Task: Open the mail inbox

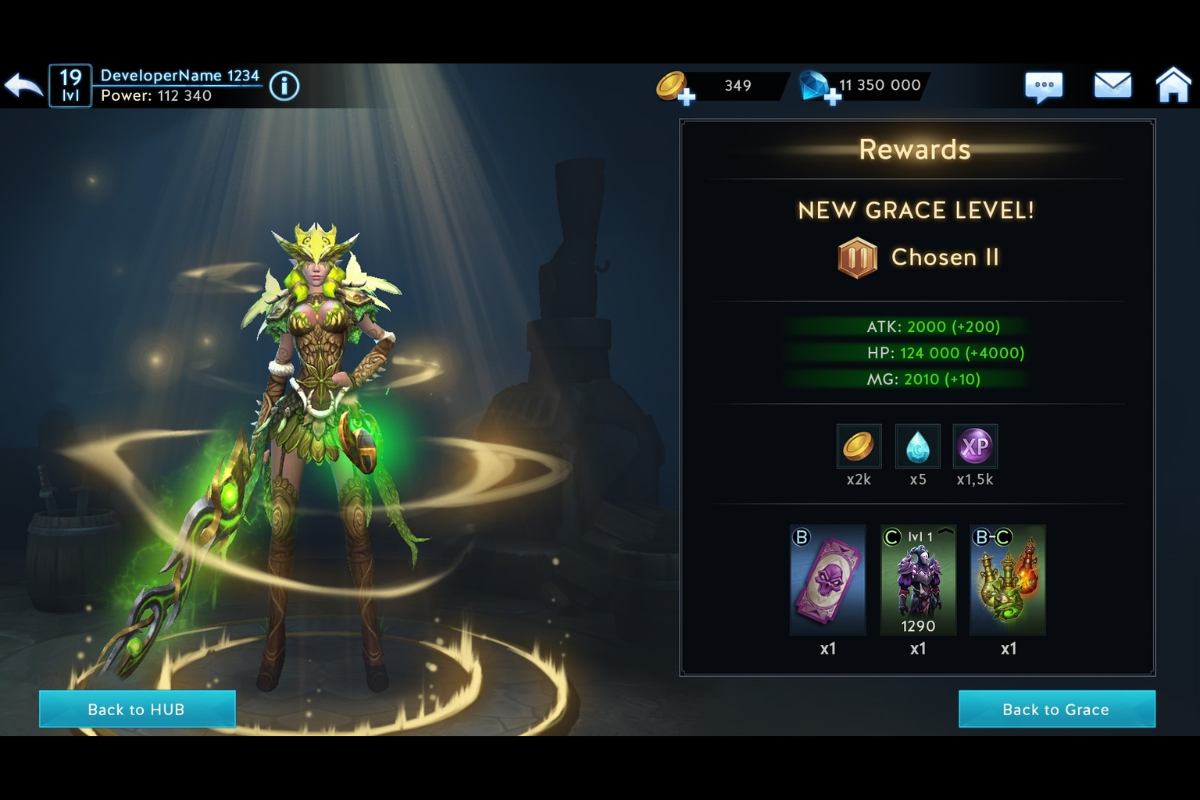Action: [x=1112, y=86]
